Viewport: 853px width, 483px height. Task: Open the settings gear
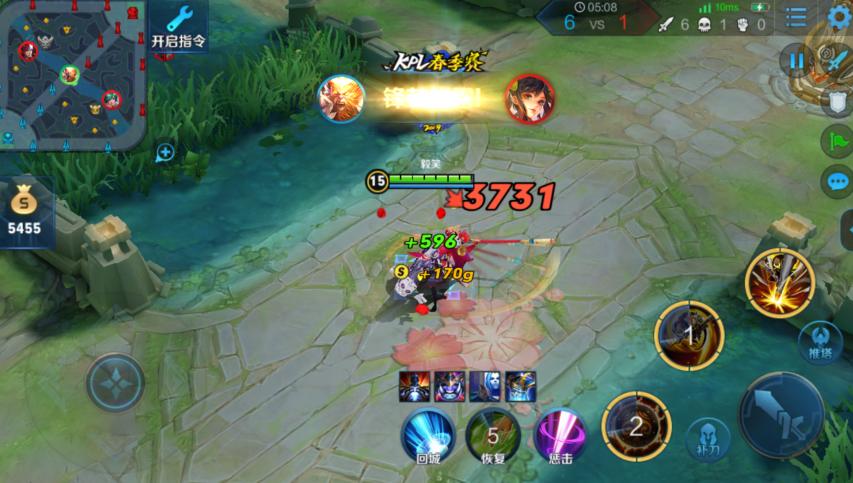point(838,17)
